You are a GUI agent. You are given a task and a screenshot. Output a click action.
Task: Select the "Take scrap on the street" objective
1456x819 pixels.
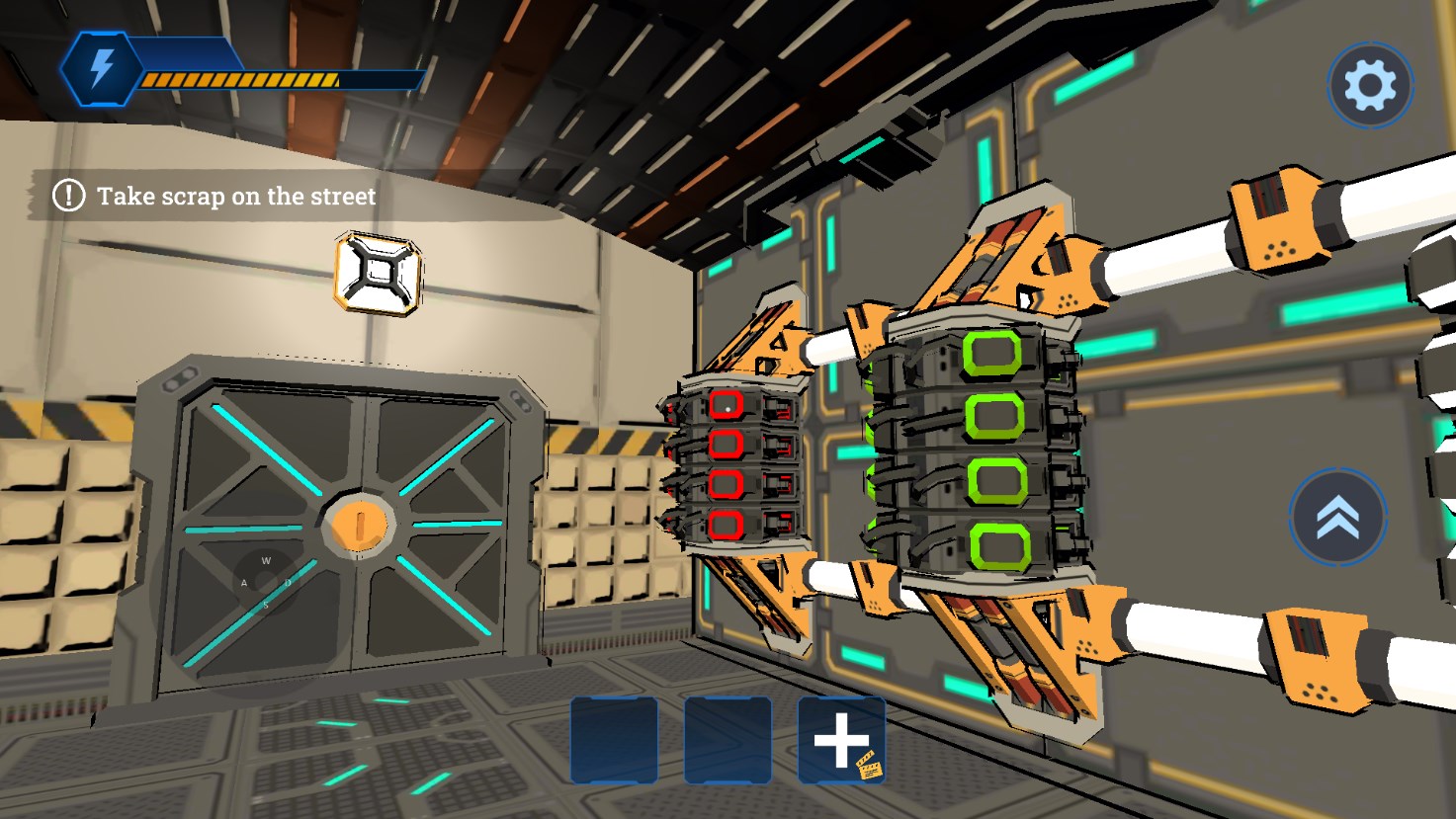pyautogui.click(x=235, y=196)
